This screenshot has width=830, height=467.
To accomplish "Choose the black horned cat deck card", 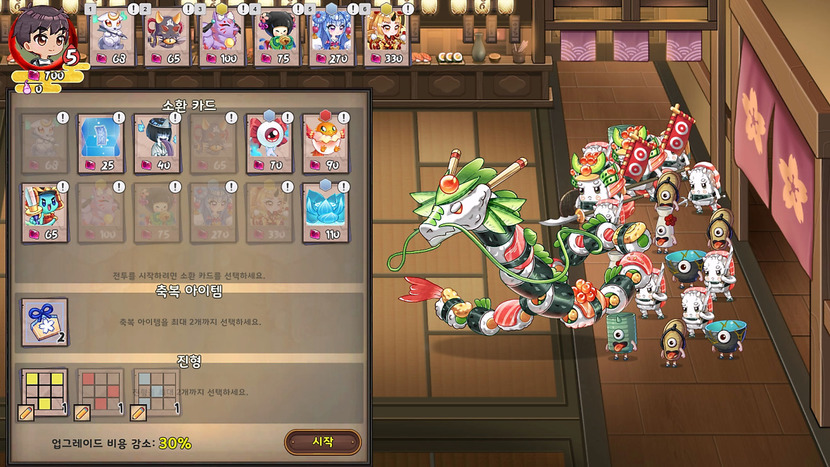I will [x=168, y=36].
